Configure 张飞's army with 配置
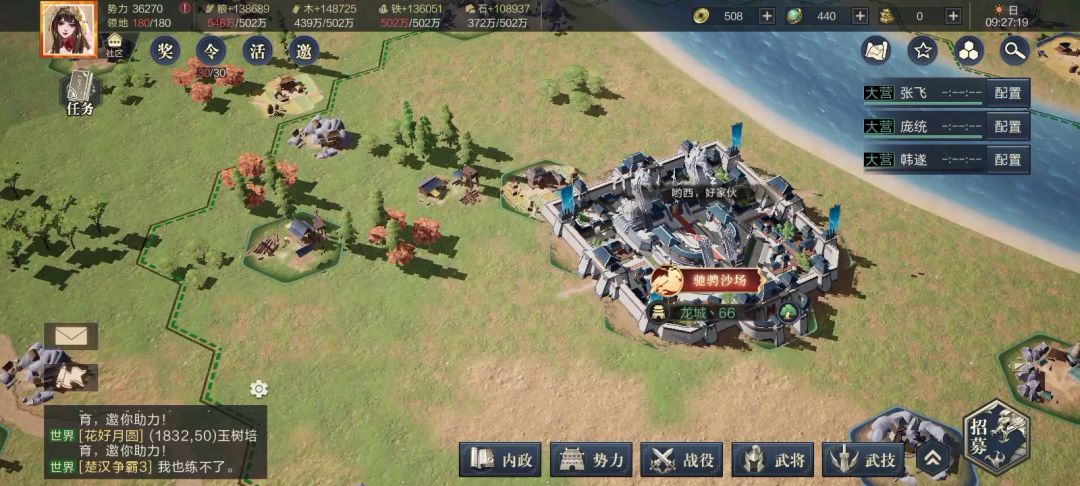1080x486 pixels. click(x=1008, y=93)
